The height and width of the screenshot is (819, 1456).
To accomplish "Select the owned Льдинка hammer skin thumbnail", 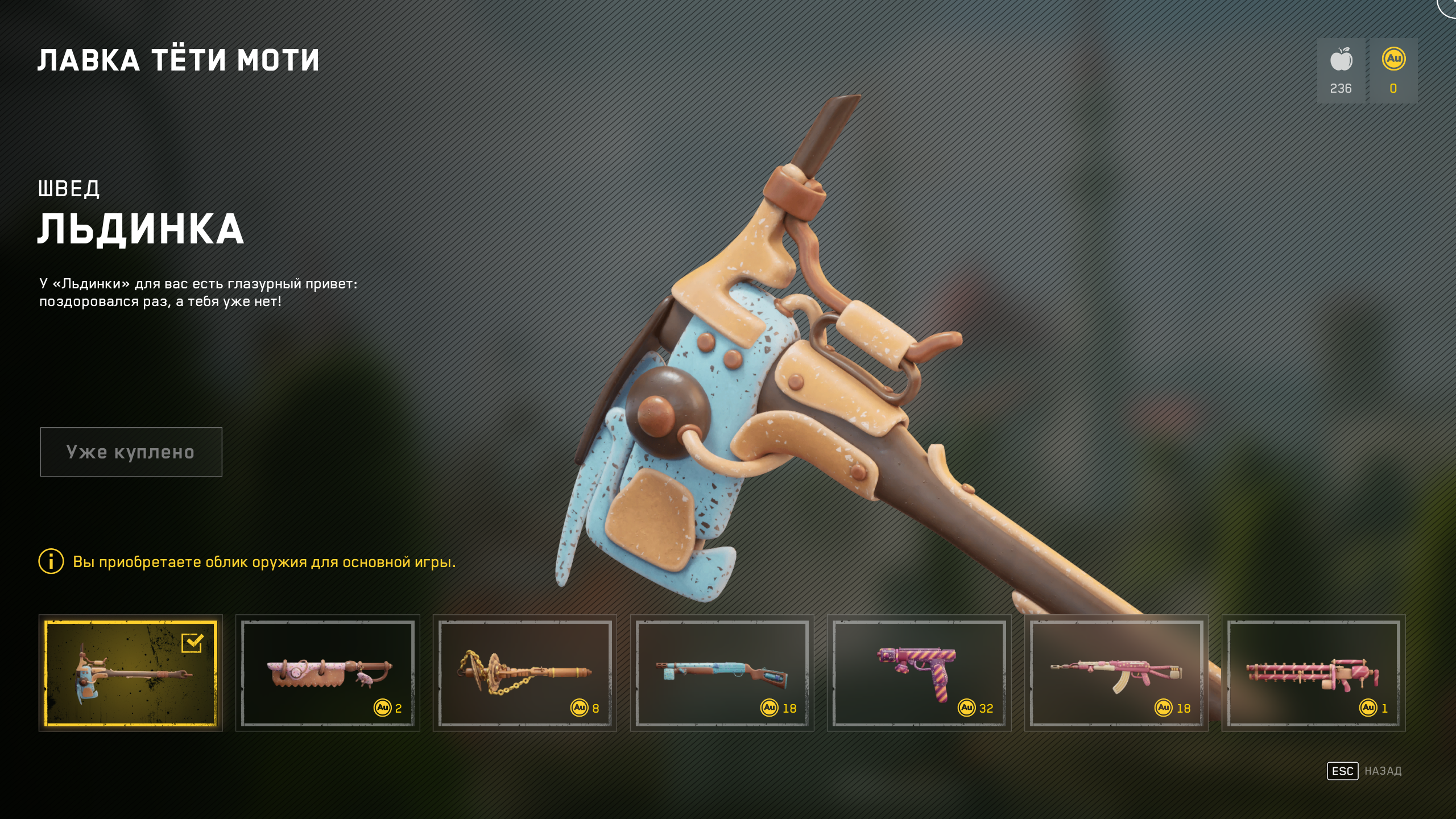I will point(131,673).
